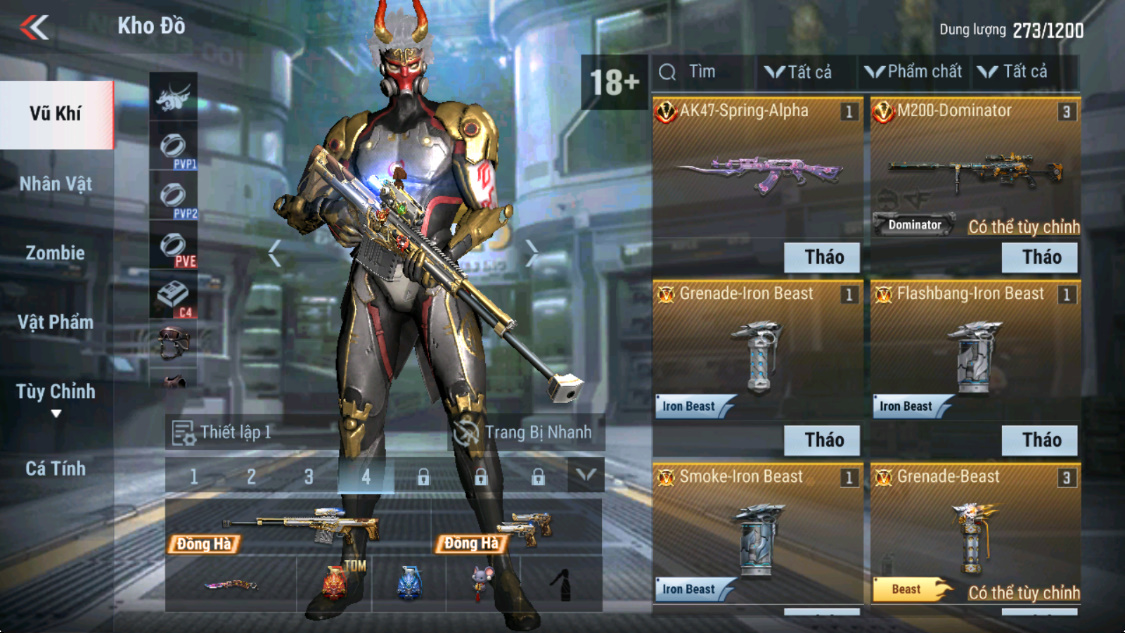Show the Vật Phẩm tab

55,322
